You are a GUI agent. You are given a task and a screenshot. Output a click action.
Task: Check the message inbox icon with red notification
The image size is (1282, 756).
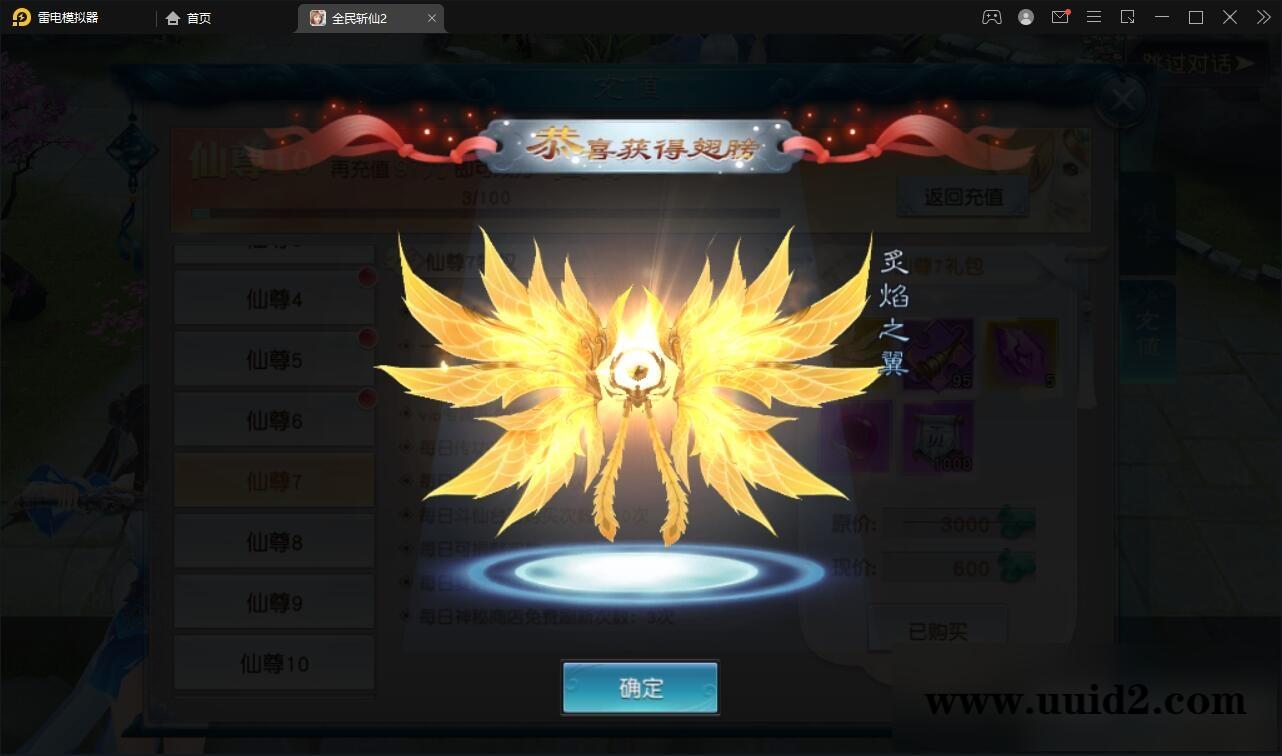coord(1060,17)
